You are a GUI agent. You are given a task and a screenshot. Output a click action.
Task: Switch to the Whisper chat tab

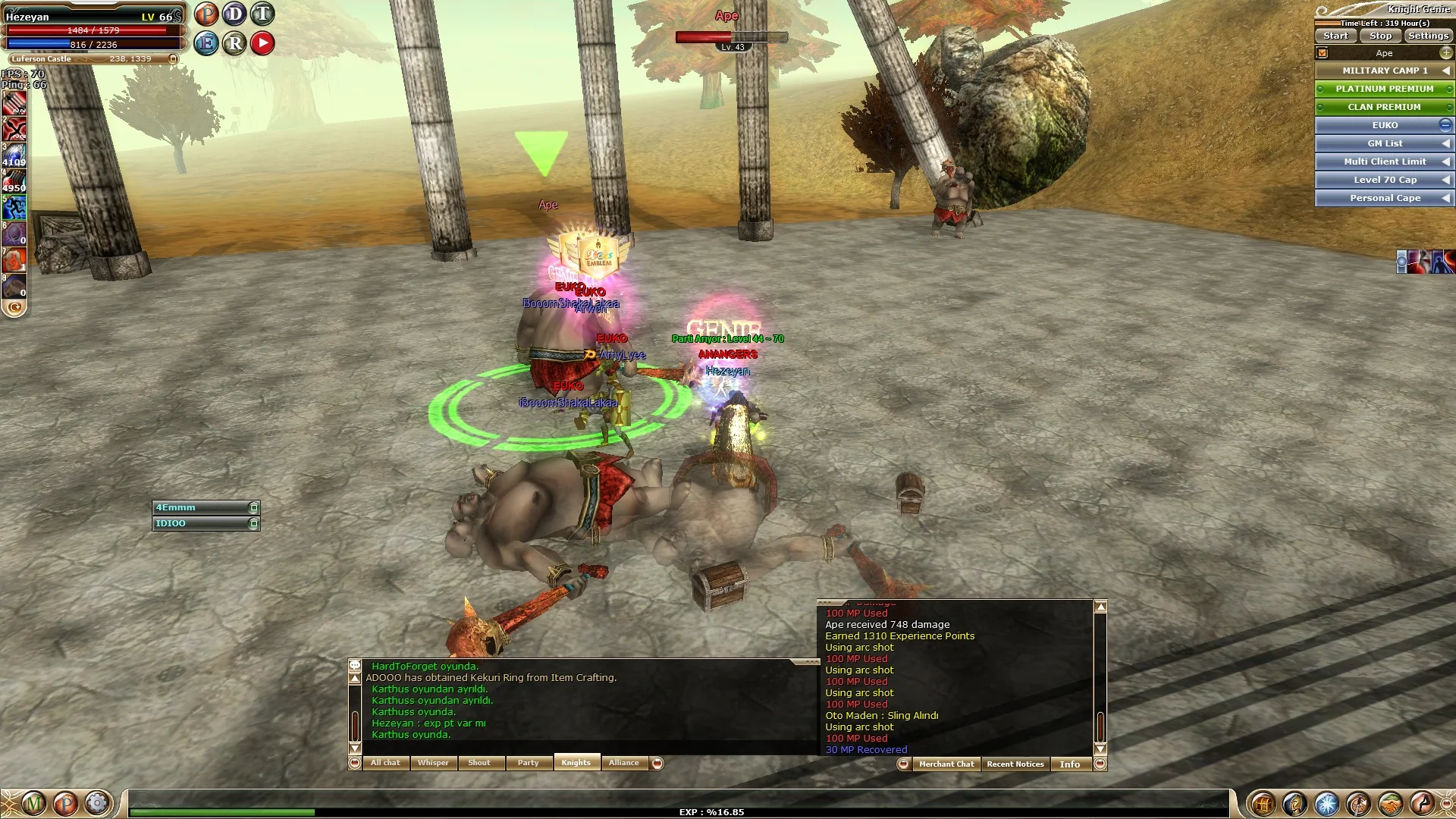tap(433, 763)
